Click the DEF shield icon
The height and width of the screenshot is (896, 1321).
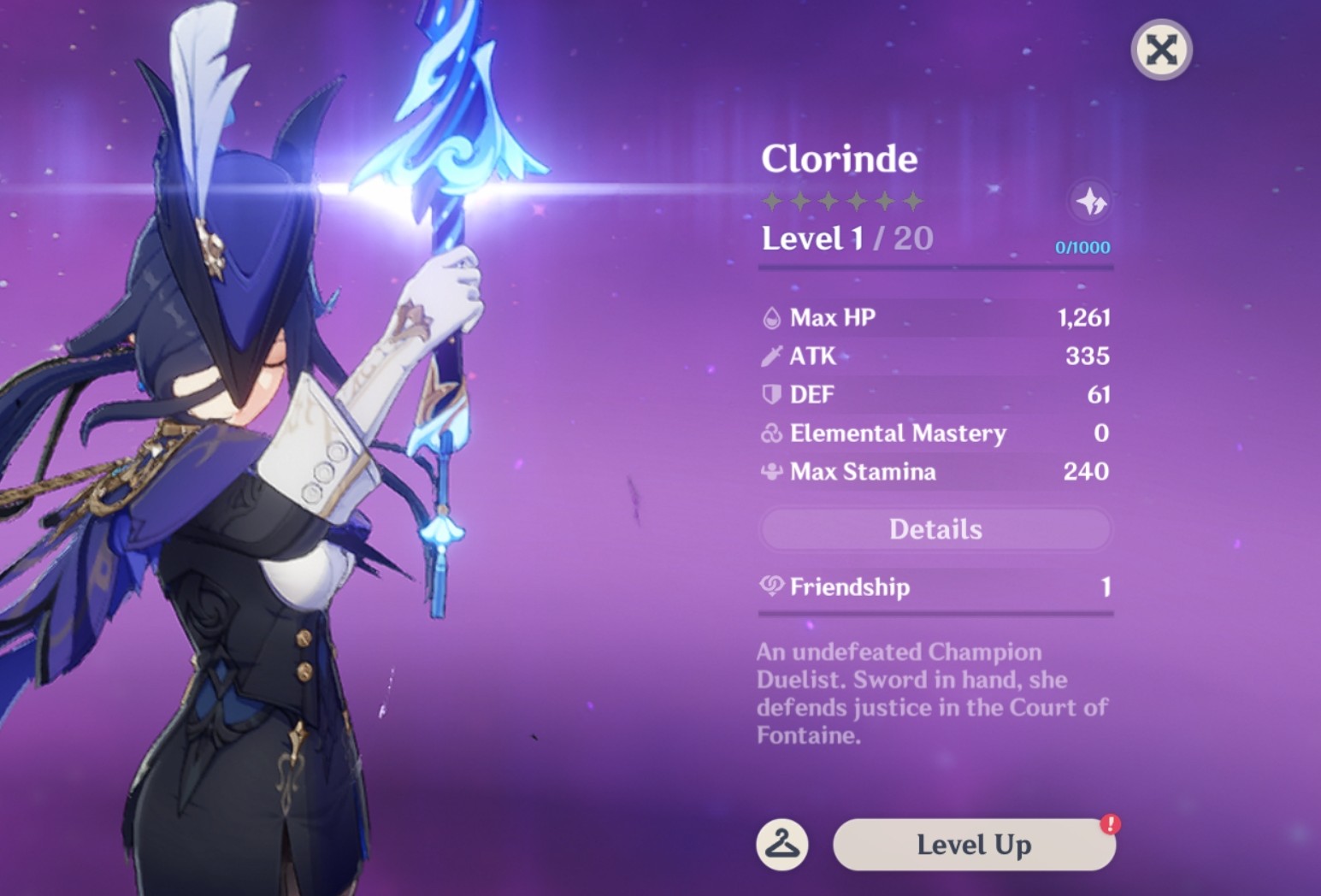coord(772,394)
